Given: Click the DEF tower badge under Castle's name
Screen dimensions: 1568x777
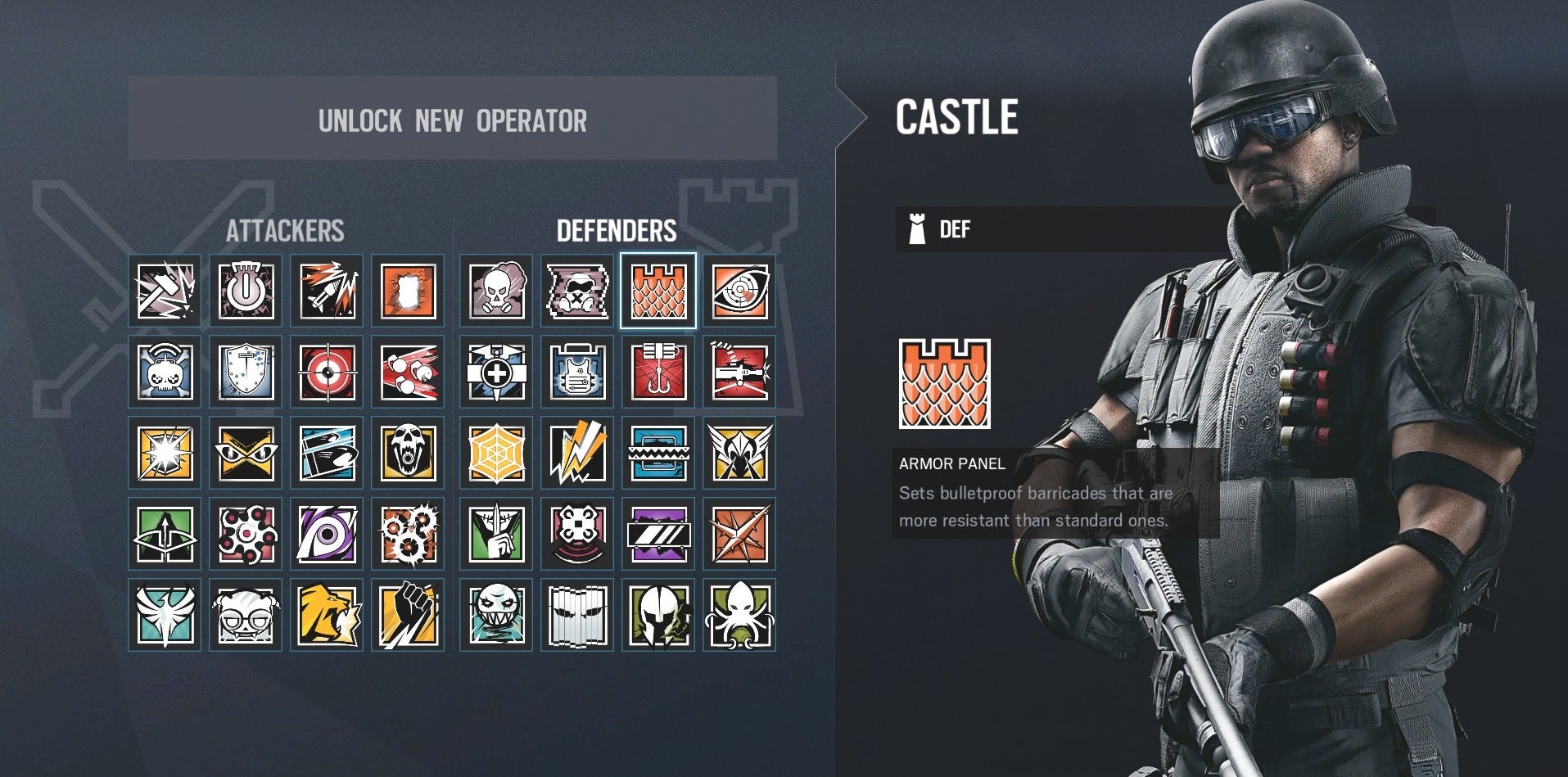Looking at the screenshot, I should coord(917,229).
